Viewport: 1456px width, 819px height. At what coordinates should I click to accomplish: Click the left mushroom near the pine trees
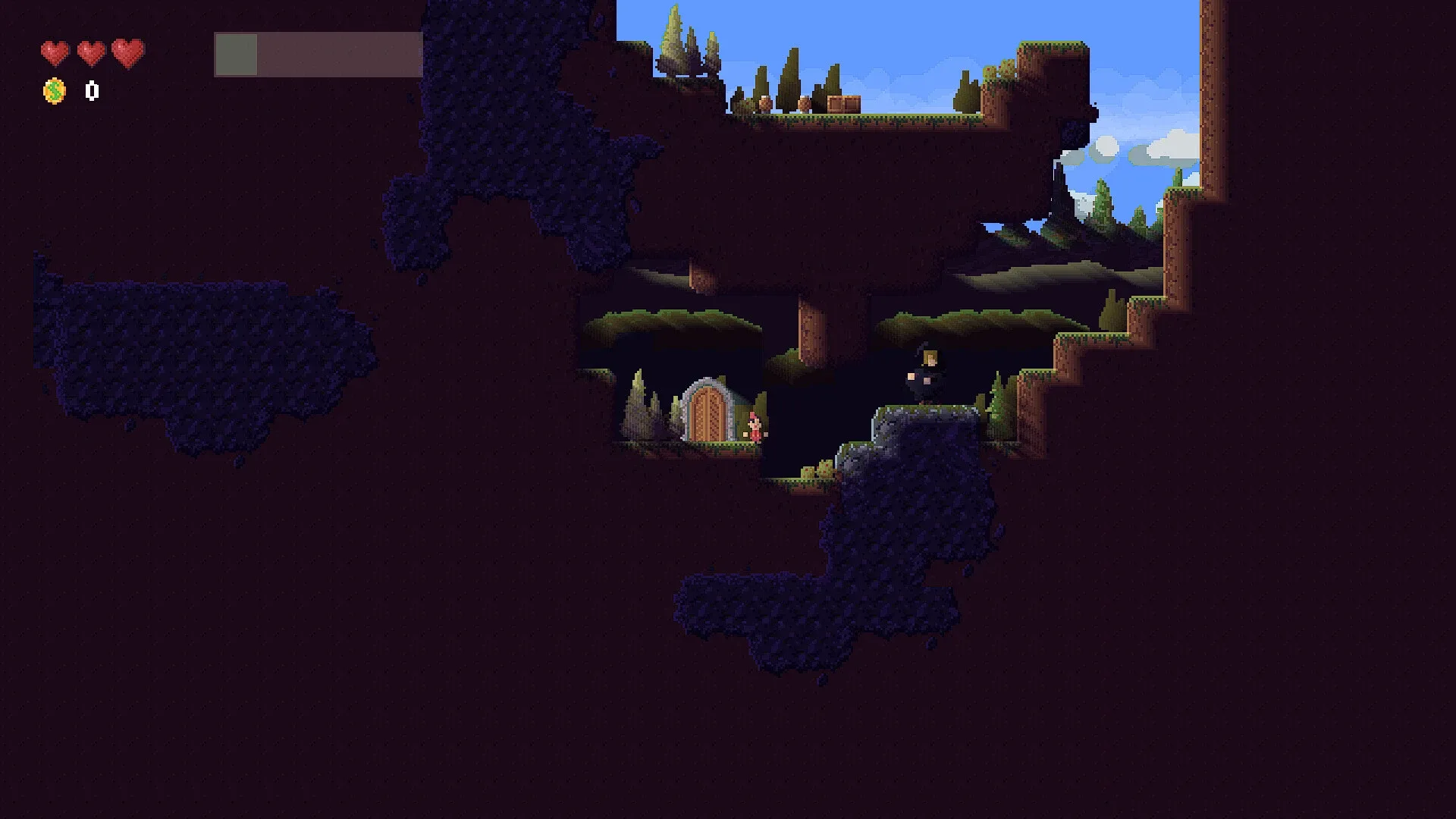coord(764,104)
